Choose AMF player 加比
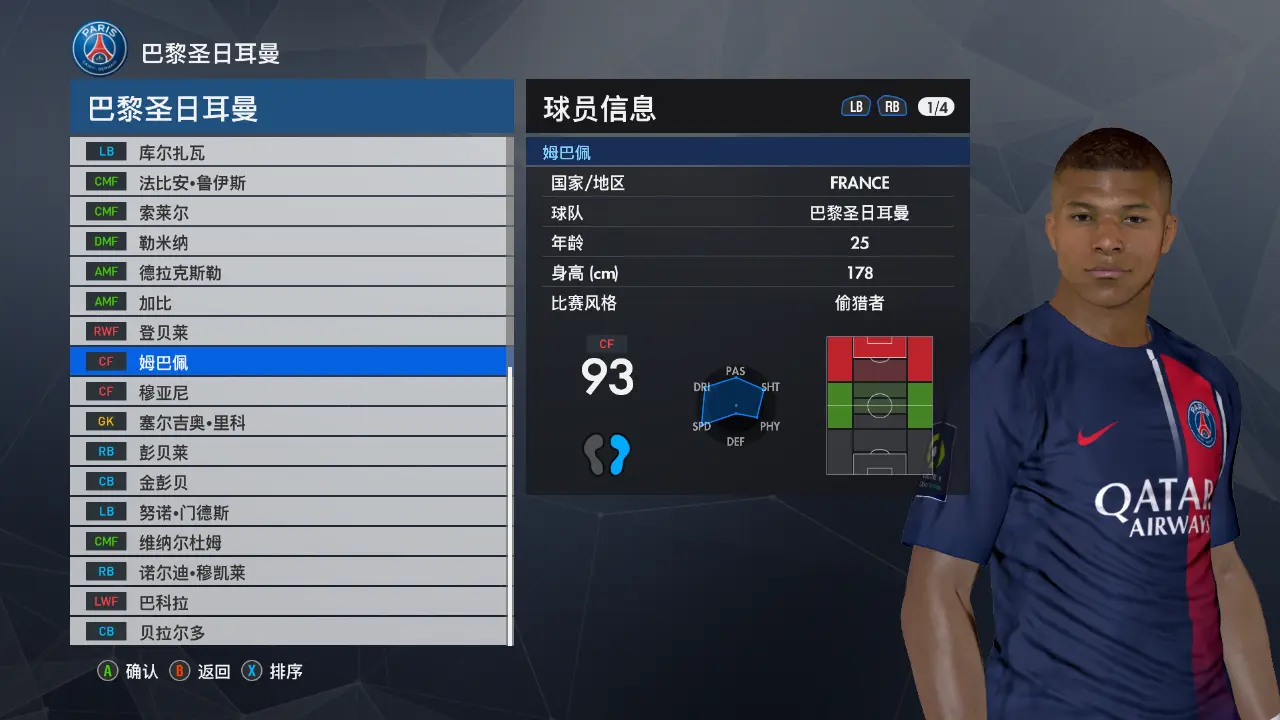This screenshot has width=1280, height=720. click(290, 302)
